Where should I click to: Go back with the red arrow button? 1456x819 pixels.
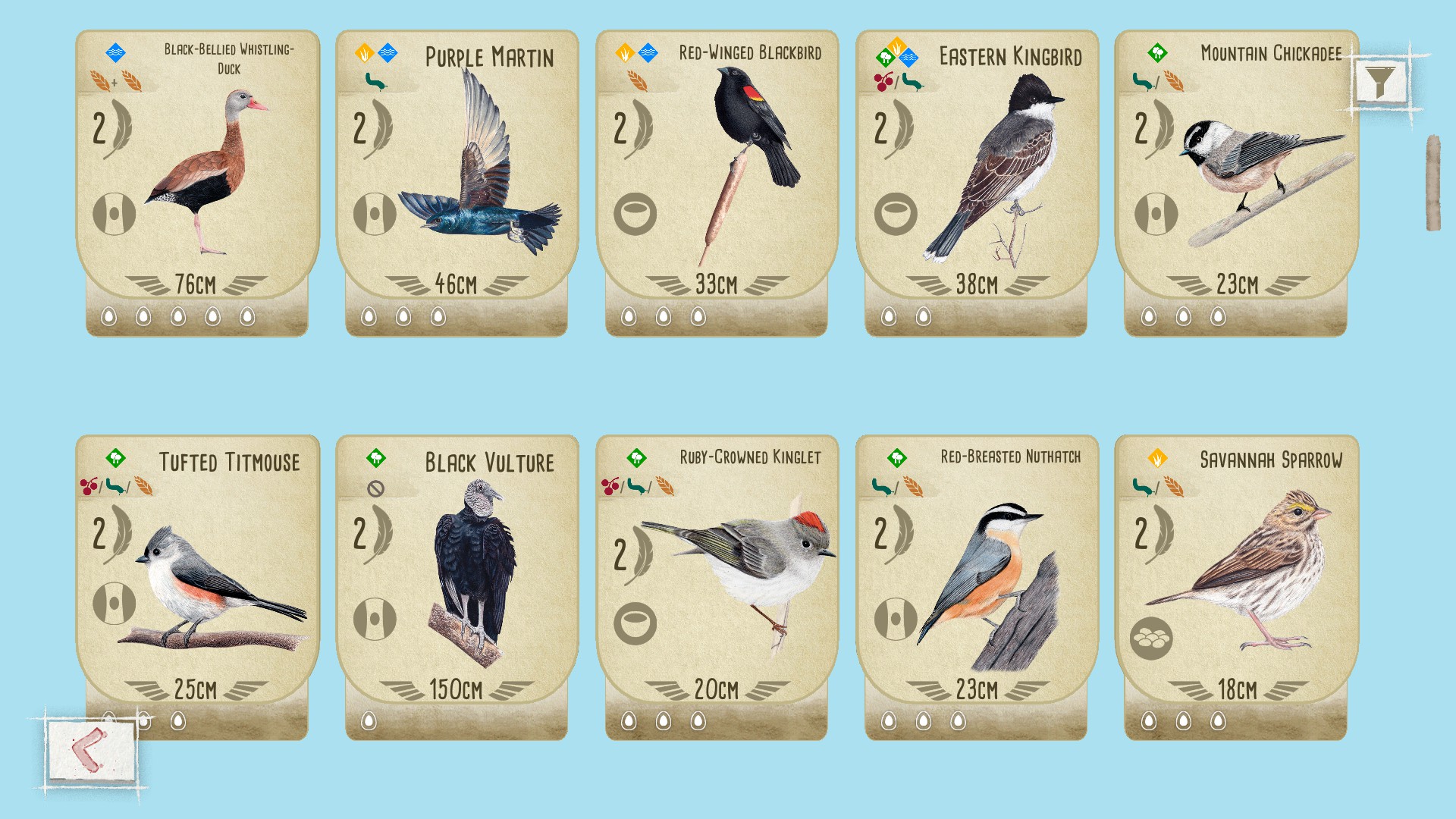pos(91,750)
